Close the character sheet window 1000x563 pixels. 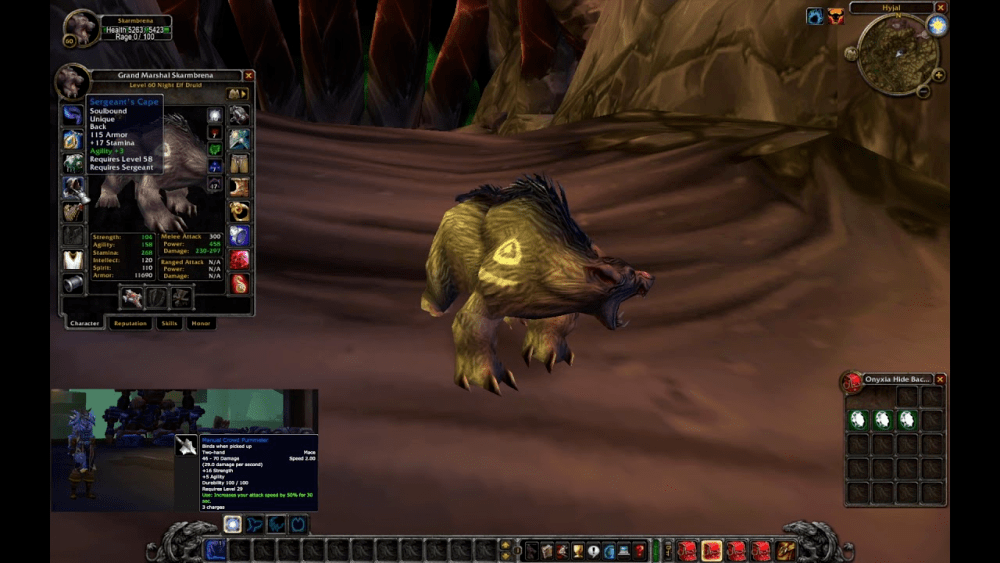(x=249, y=75)
